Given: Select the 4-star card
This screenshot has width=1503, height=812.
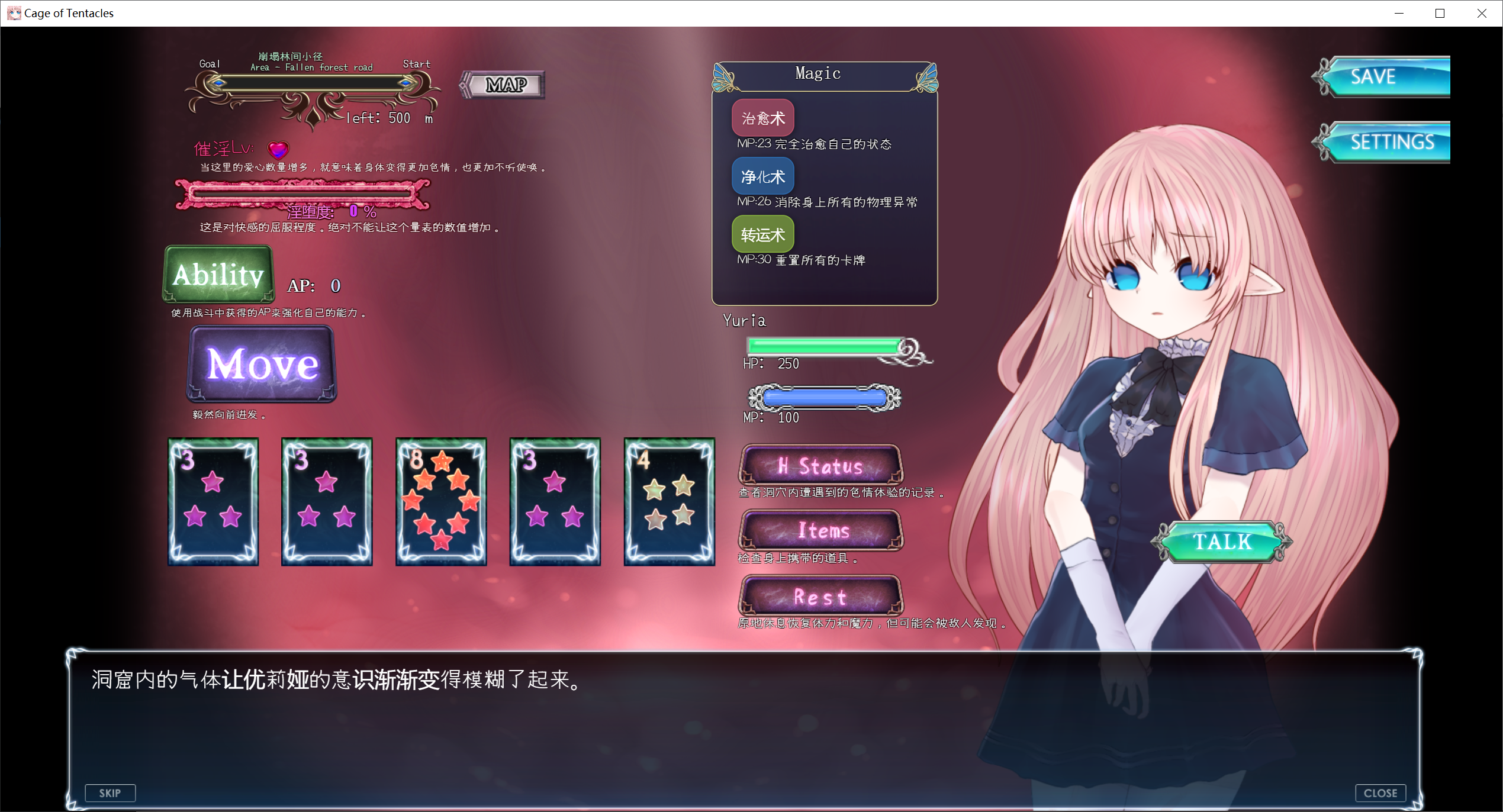Looking at the screenshot, I should 669,501.
